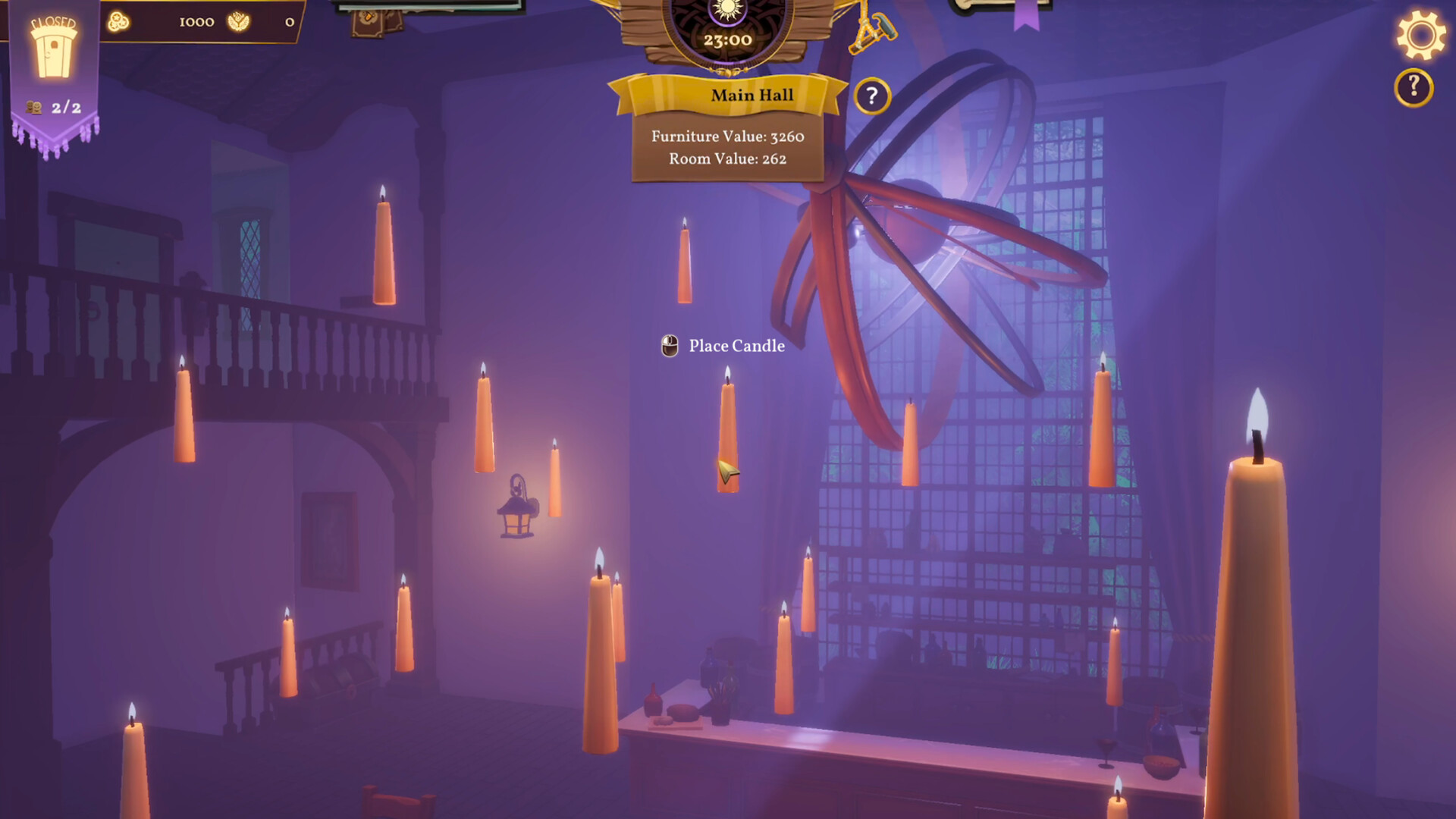
Task: Toggle the wall lantern light
Action: [518, 516]
